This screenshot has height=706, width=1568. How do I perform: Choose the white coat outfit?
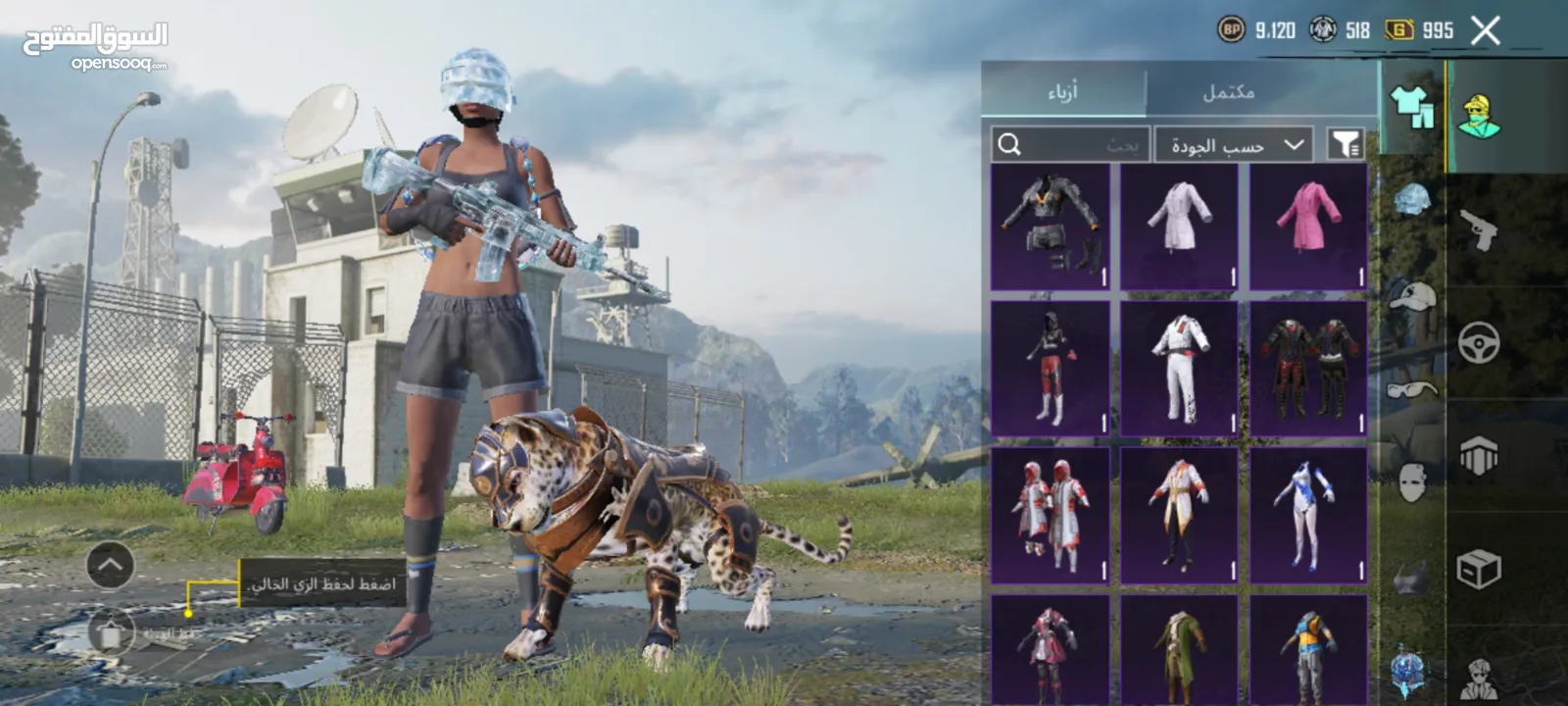1179,227
